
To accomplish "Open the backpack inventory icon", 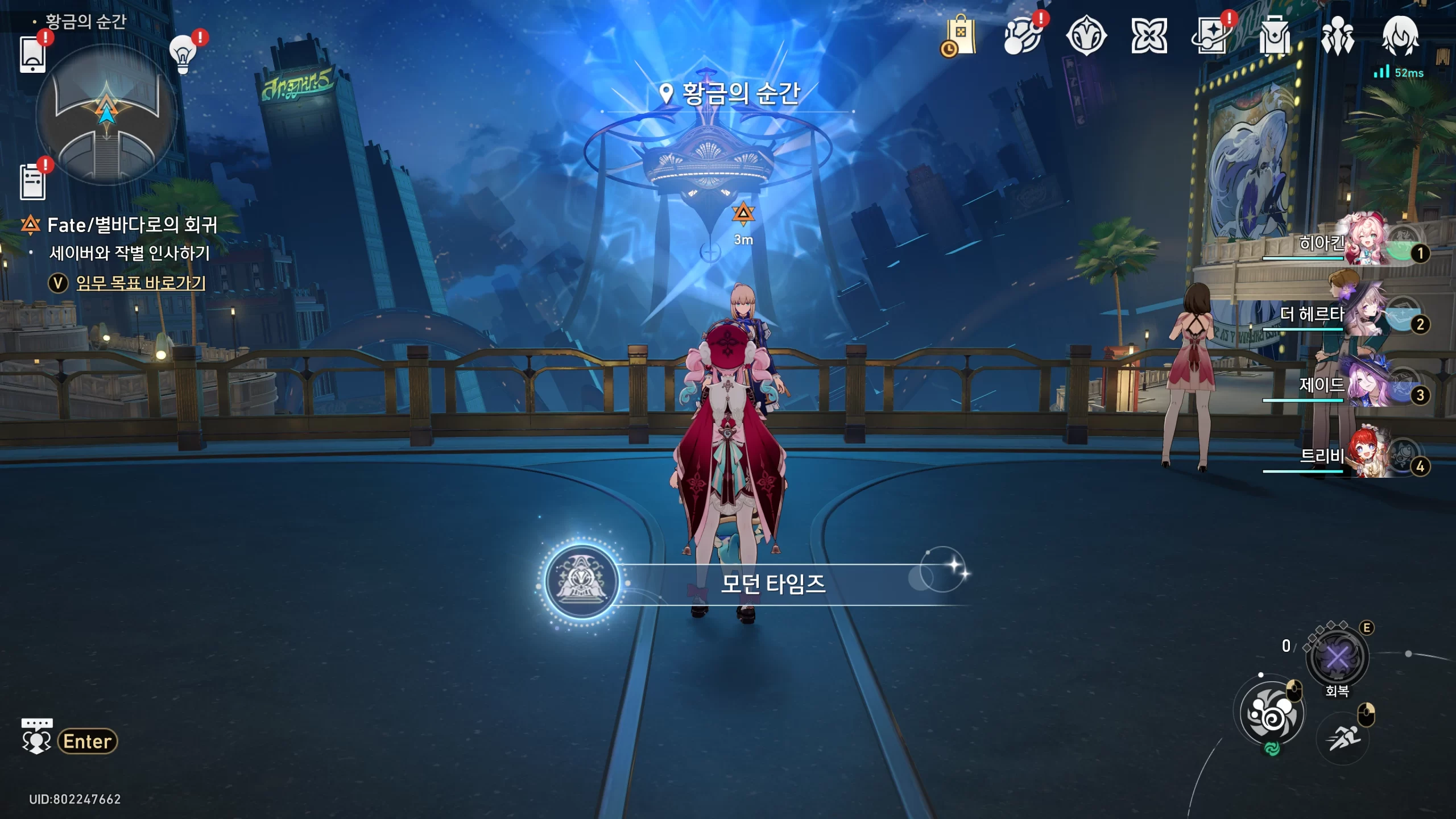I will pos(1275,36).
